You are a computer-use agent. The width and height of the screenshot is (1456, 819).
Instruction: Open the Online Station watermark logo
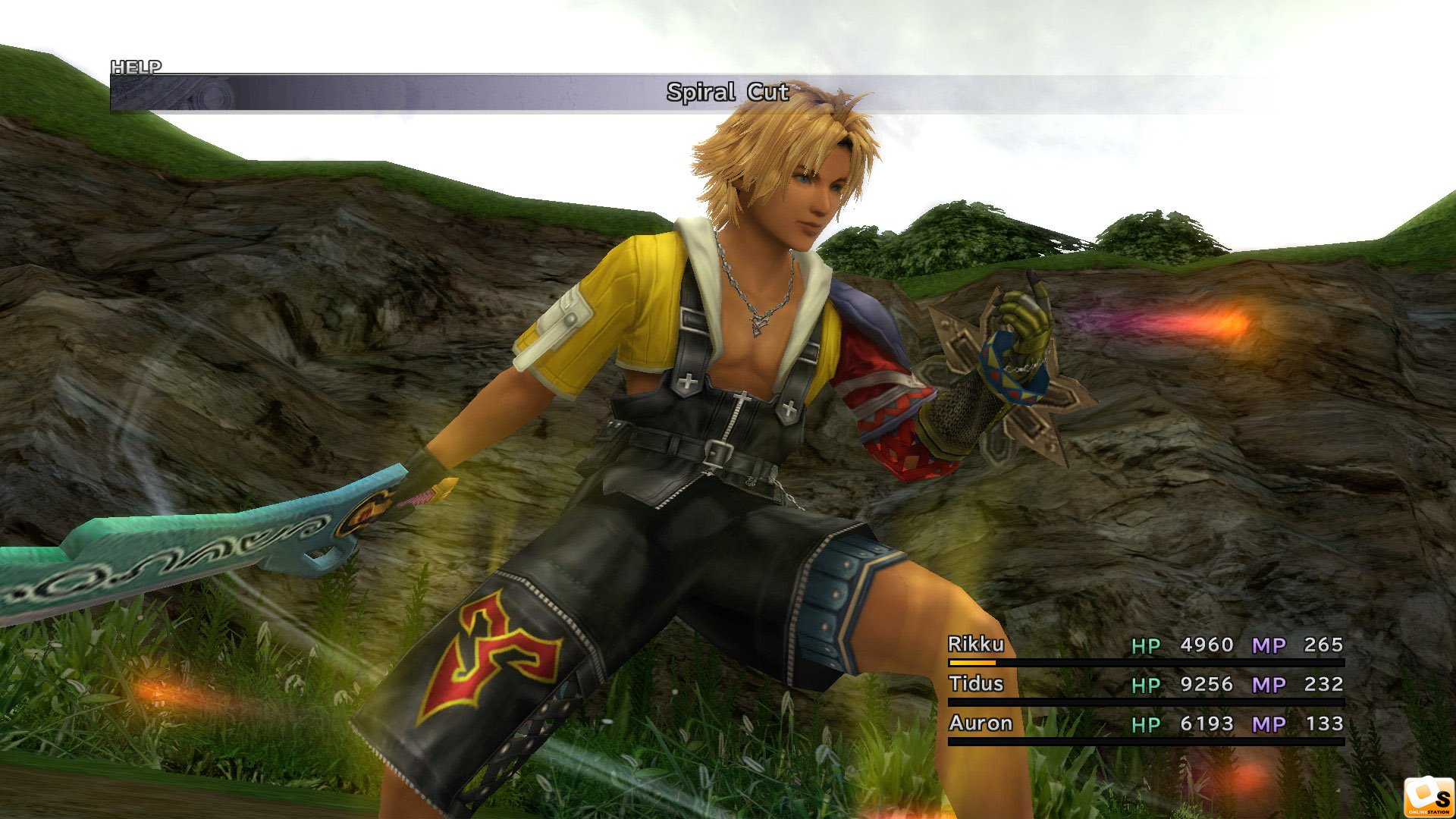pos(1428,797)
